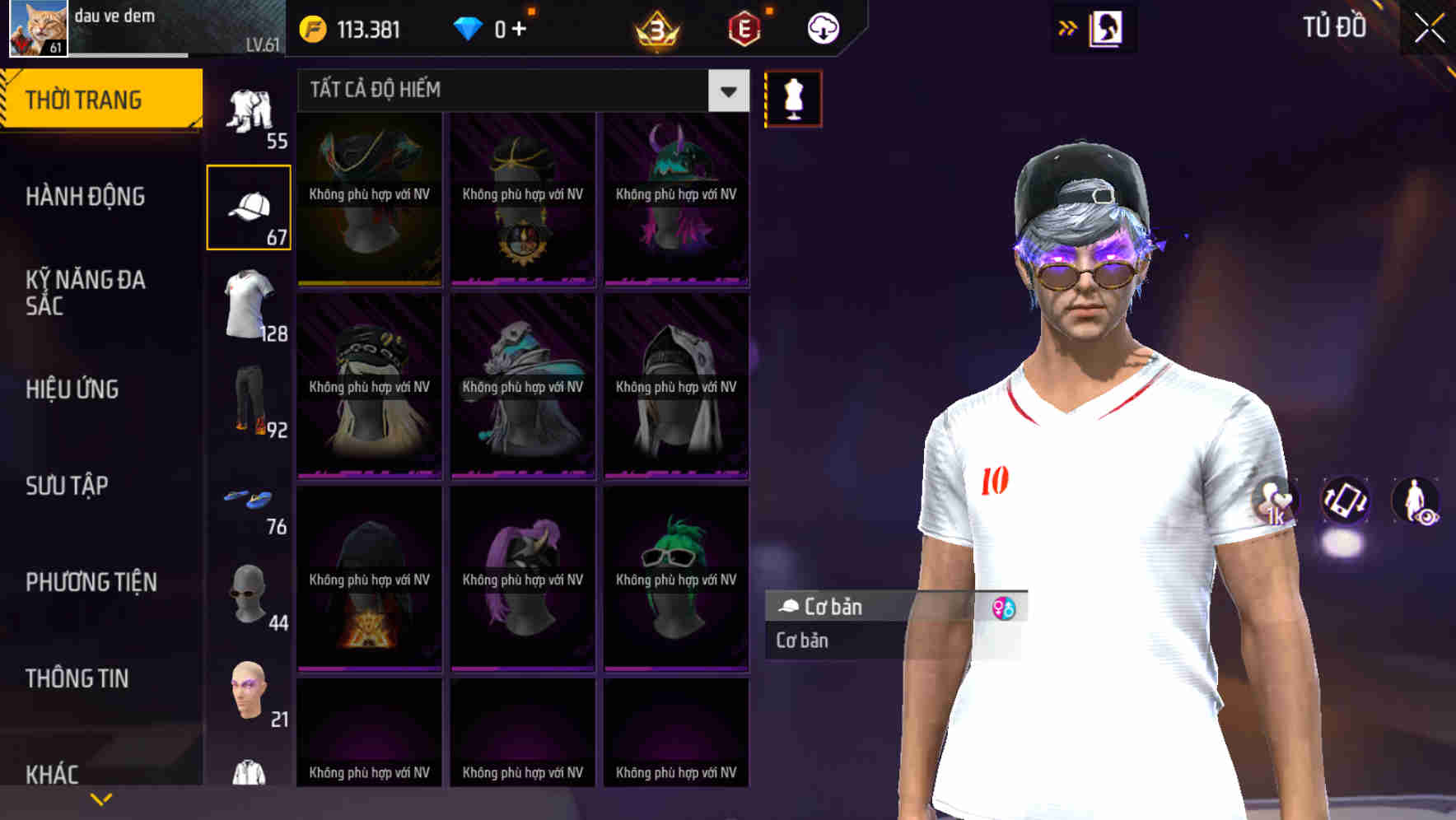Click the double-arrow expander near top right

[x=1067, y=27]
